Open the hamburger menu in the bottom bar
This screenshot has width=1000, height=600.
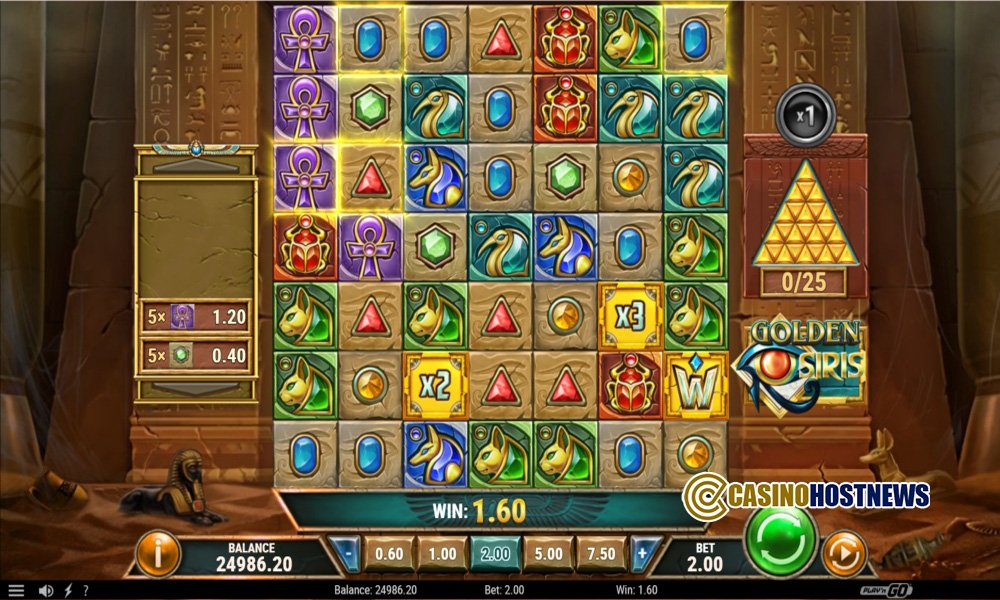click(x=16, y=591)
